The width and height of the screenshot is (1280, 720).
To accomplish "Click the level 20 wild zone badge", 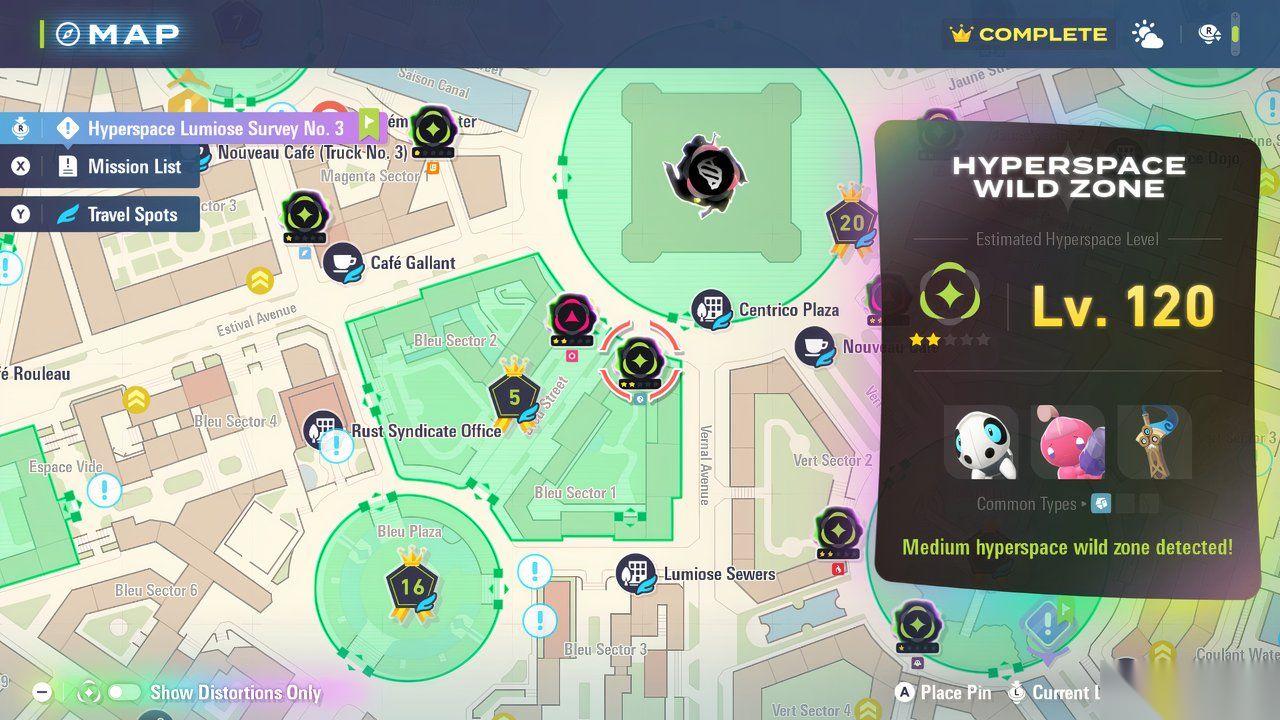I will tap(851, 223).
